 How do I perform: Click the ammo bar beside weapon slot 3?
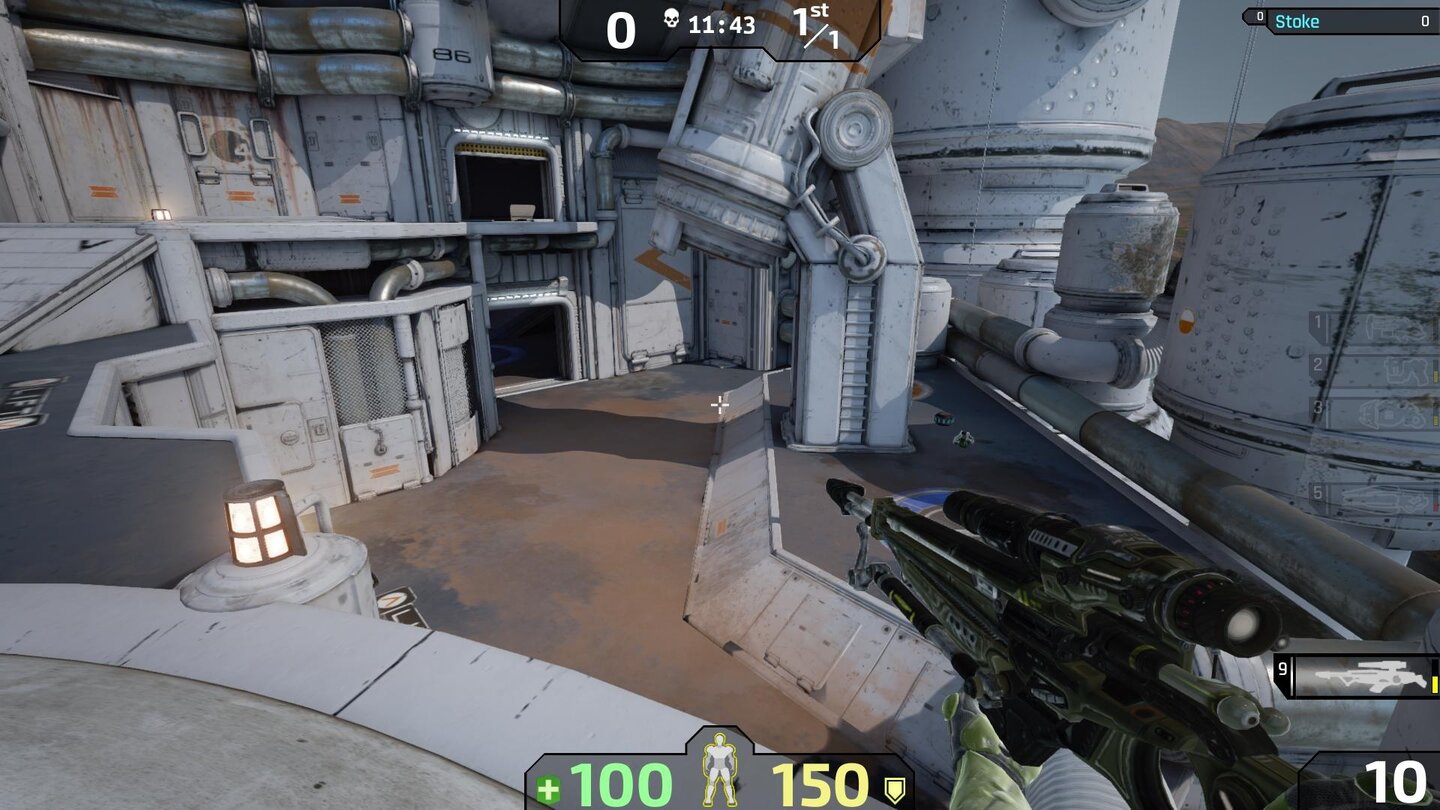pos(1437,420)
